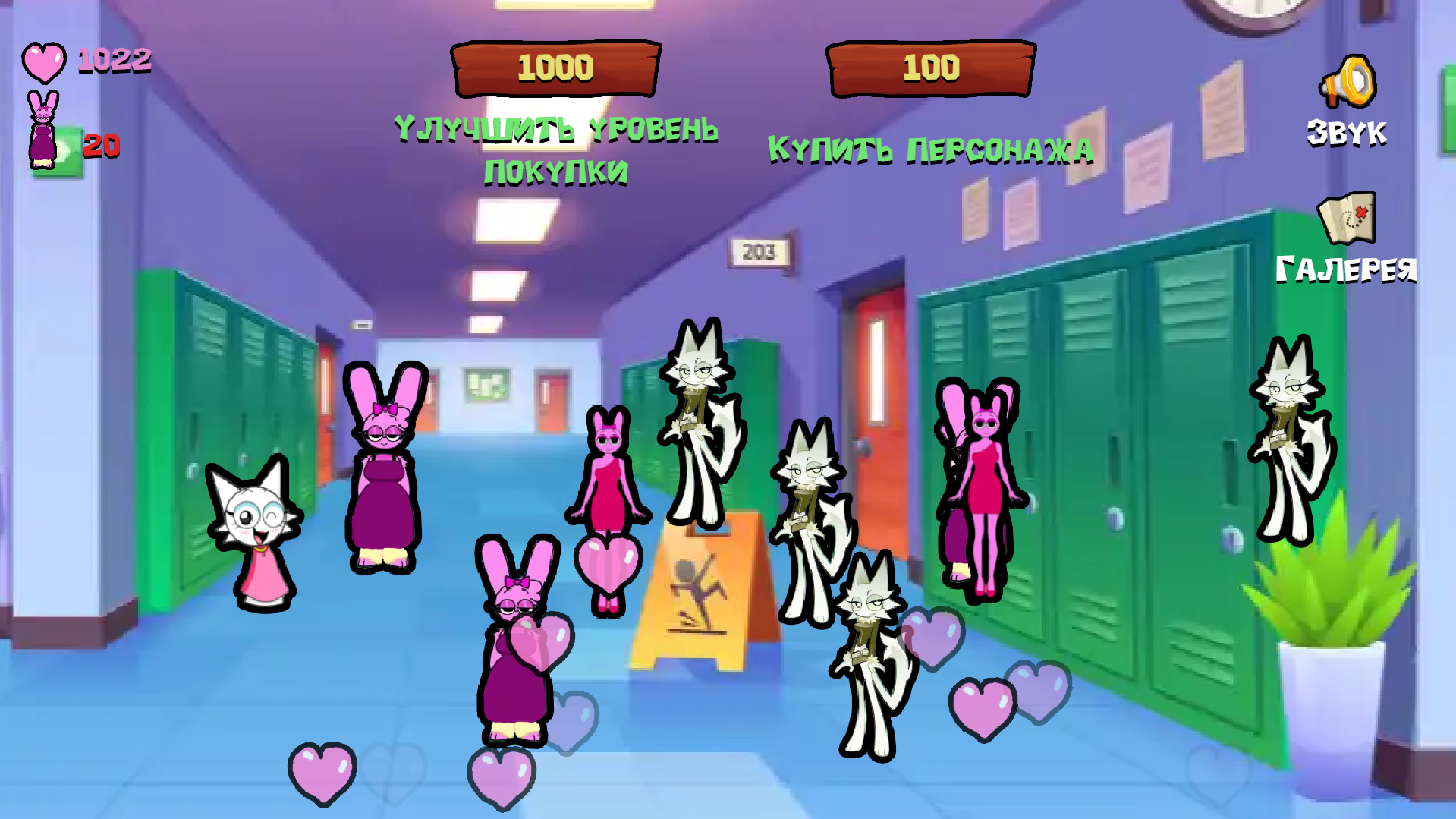Click the wet floor warning sign in the hallway
This screenshot has height=819, width=1456.
[x=698, y=592]
